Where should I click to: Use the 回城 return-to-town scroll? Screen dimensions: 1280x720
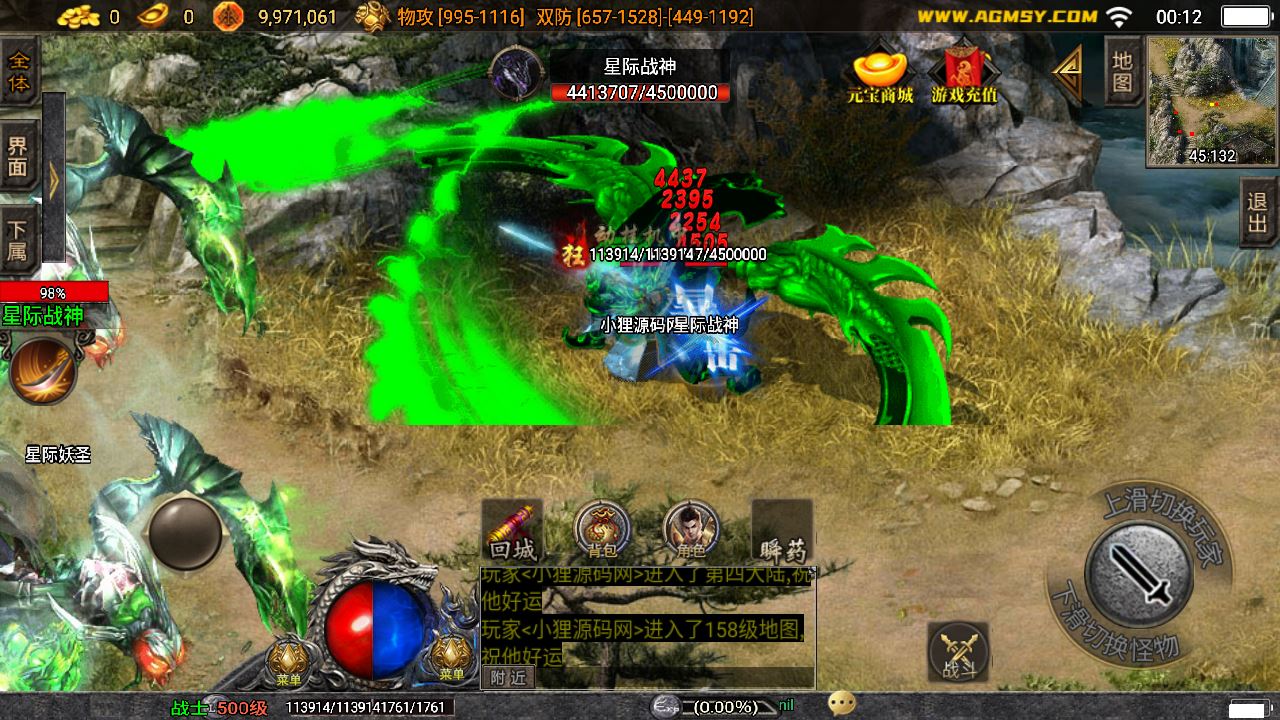512,530
